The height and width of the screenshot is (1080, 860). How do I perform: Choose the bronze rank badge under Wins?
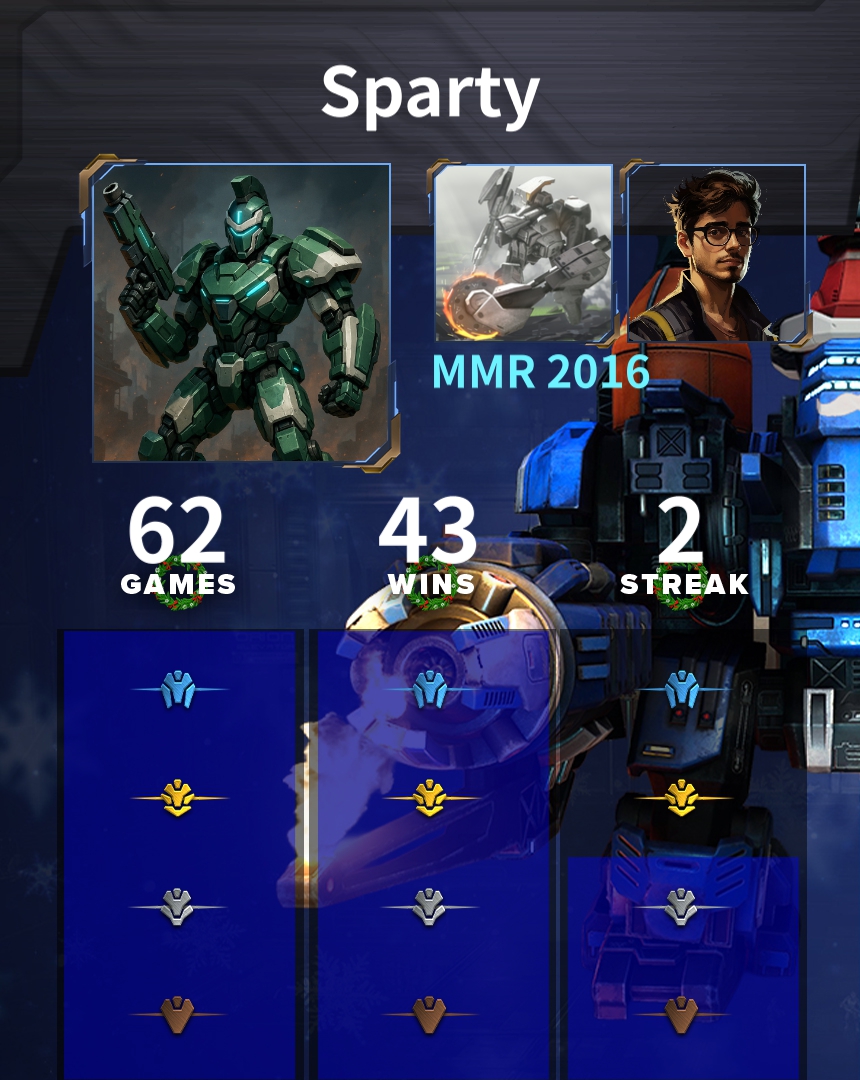coord(429,1014)
